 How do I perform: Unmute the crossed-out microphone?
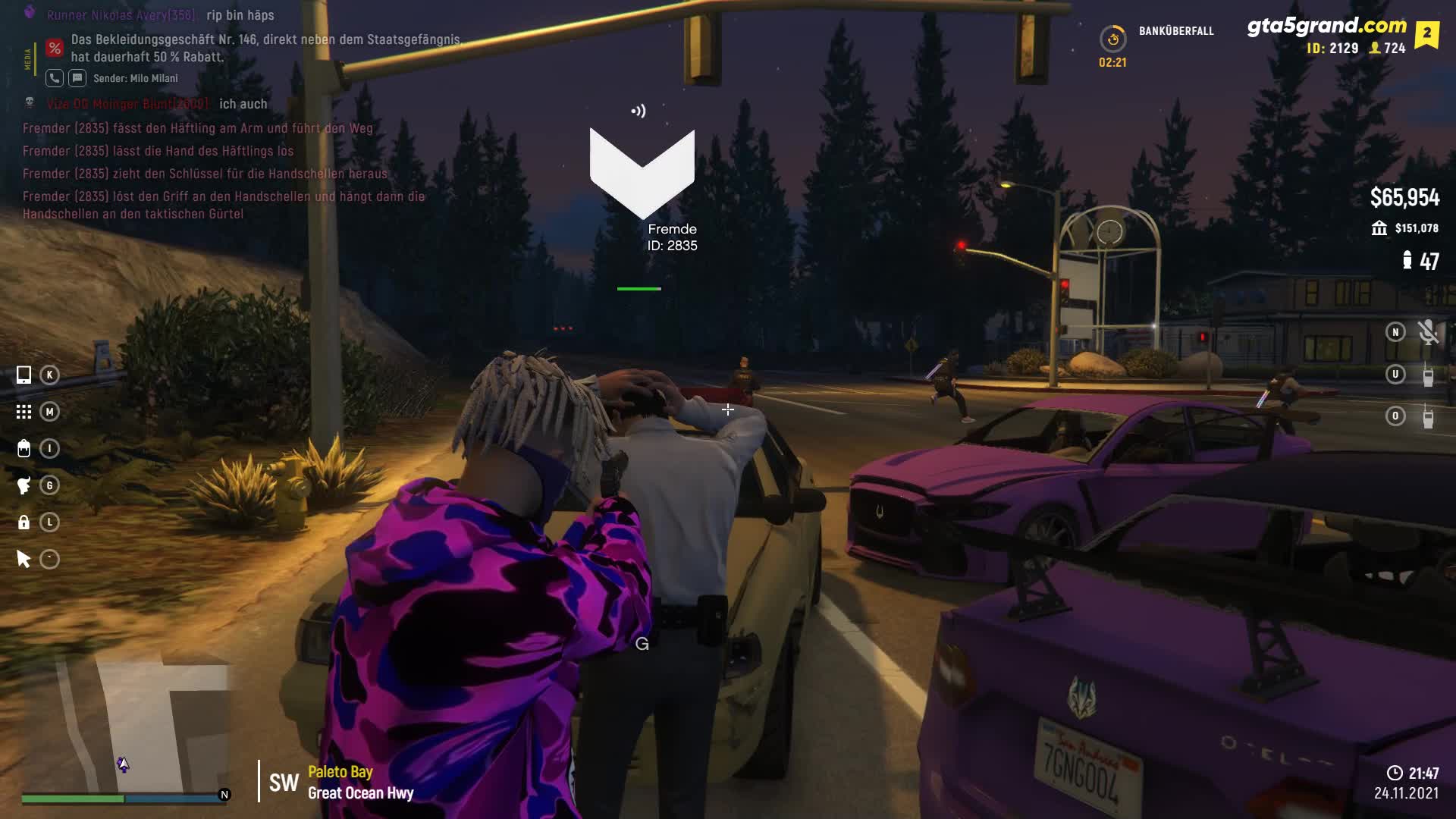1428,332
